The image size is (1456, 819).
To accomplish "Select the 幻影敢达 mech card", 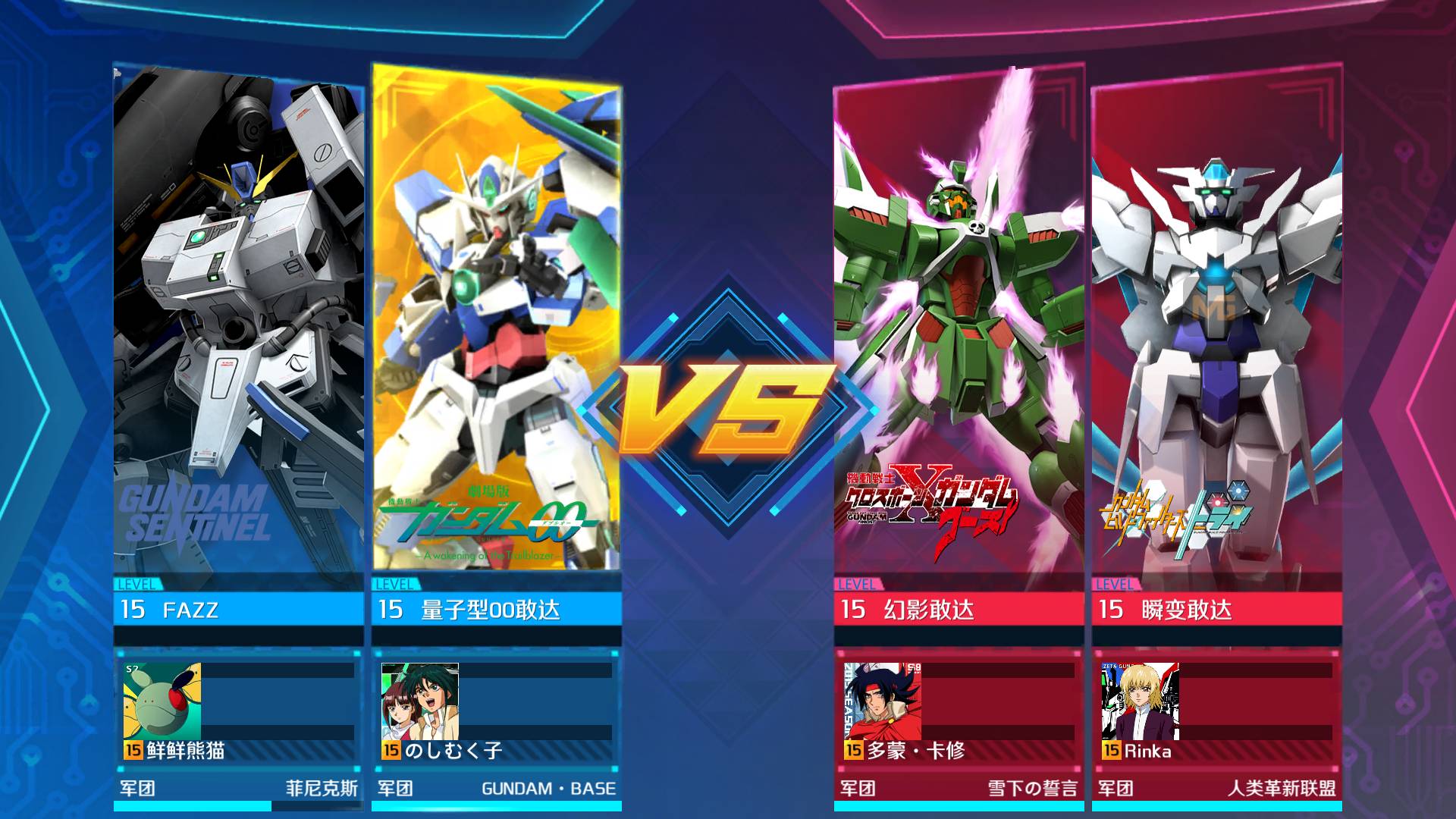I will [x=959, y=326].
